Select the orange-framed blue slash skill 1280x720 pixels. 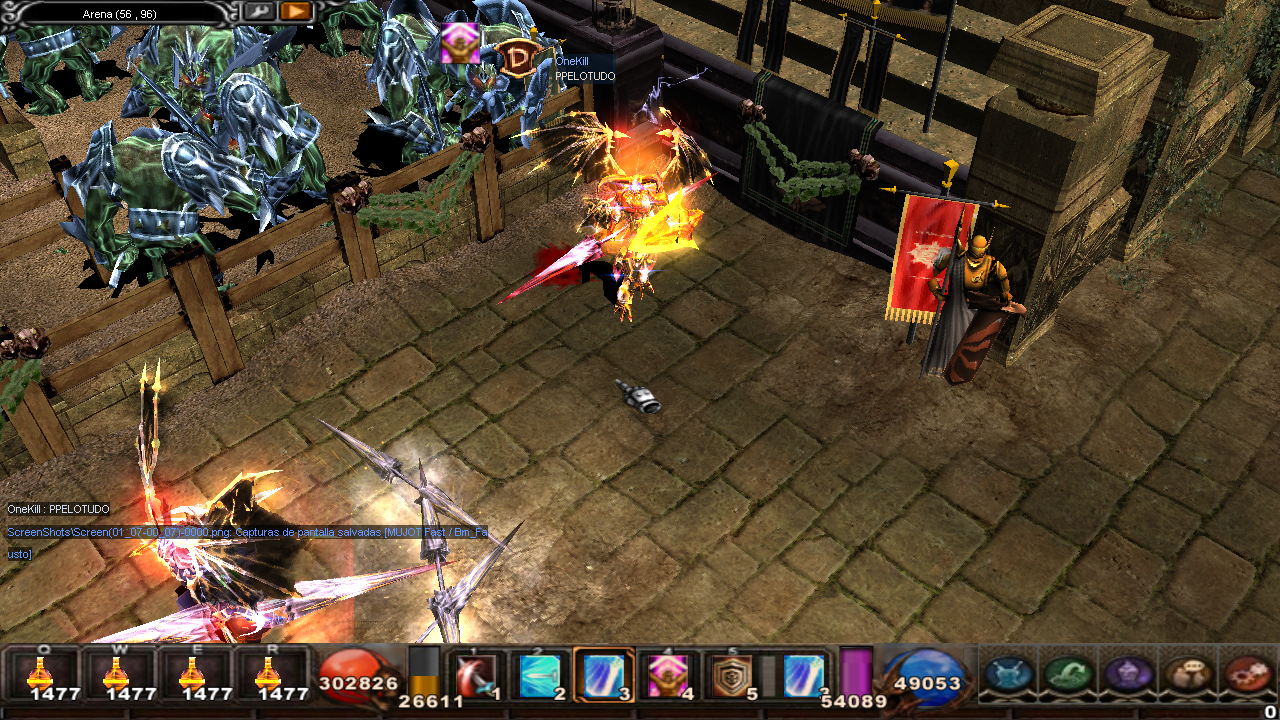[x=604, y=675]
